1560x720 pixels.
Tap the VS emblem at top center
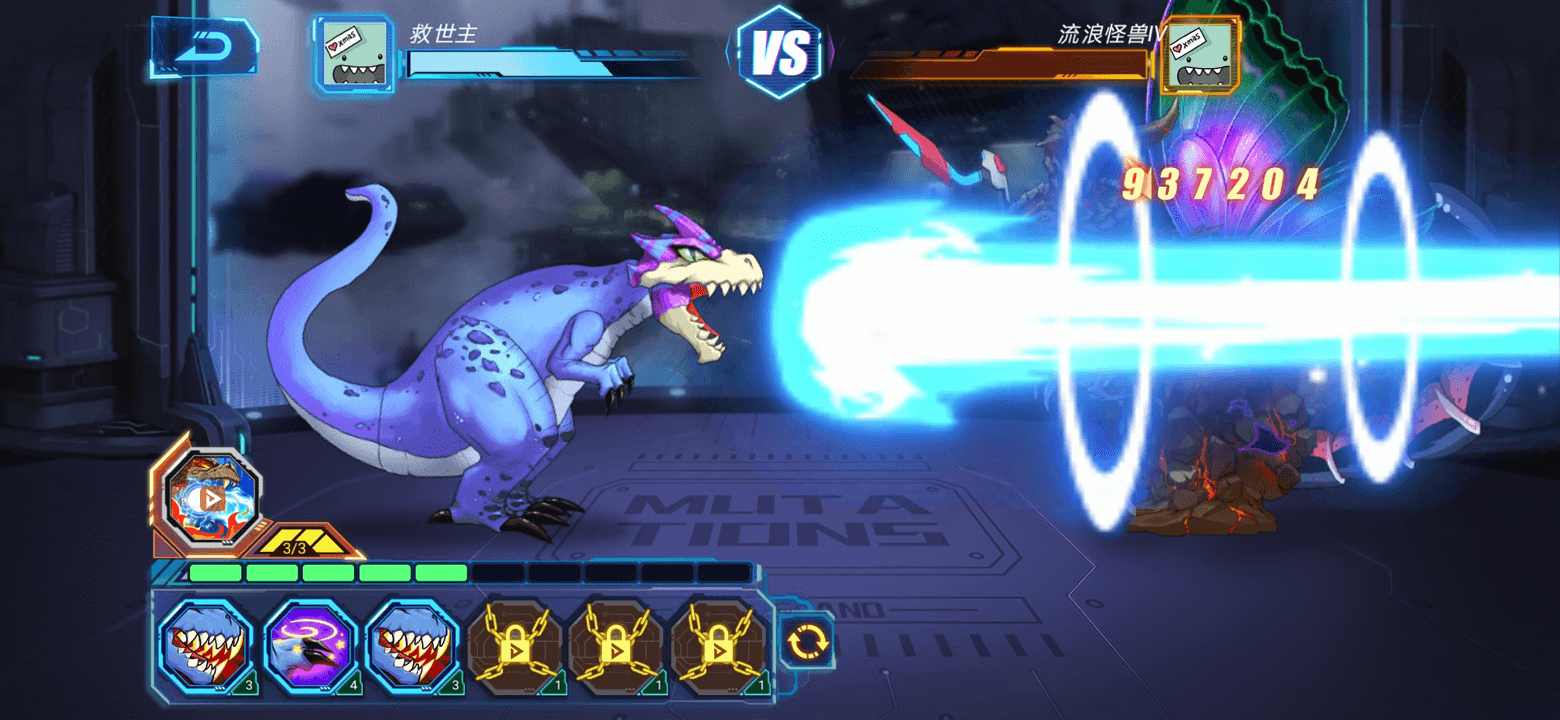click(x=783, y=52)
